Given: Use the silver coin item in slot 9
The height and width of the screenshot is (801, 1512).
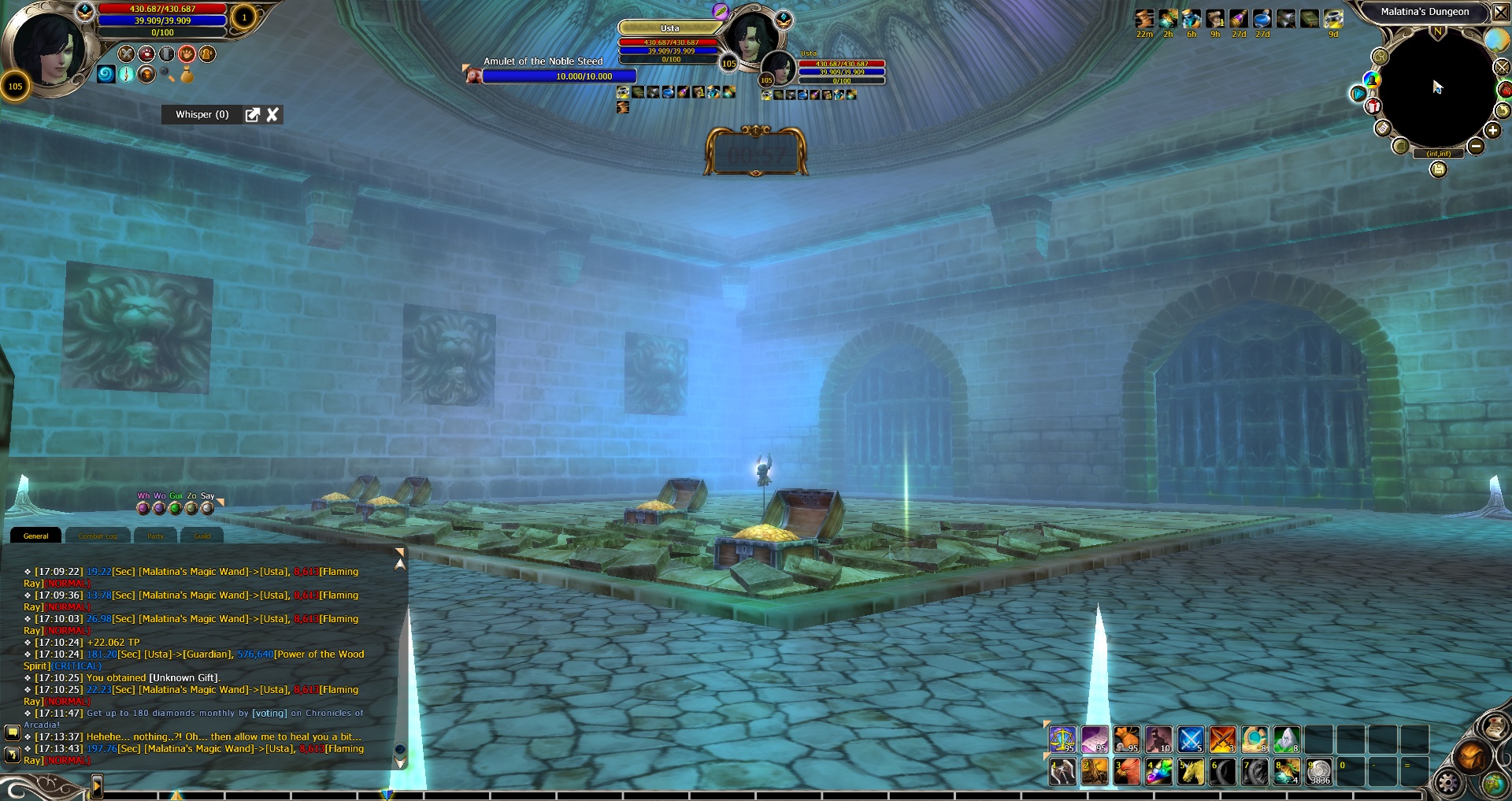Looking at the screenshot, I should tap(1319, 772).
